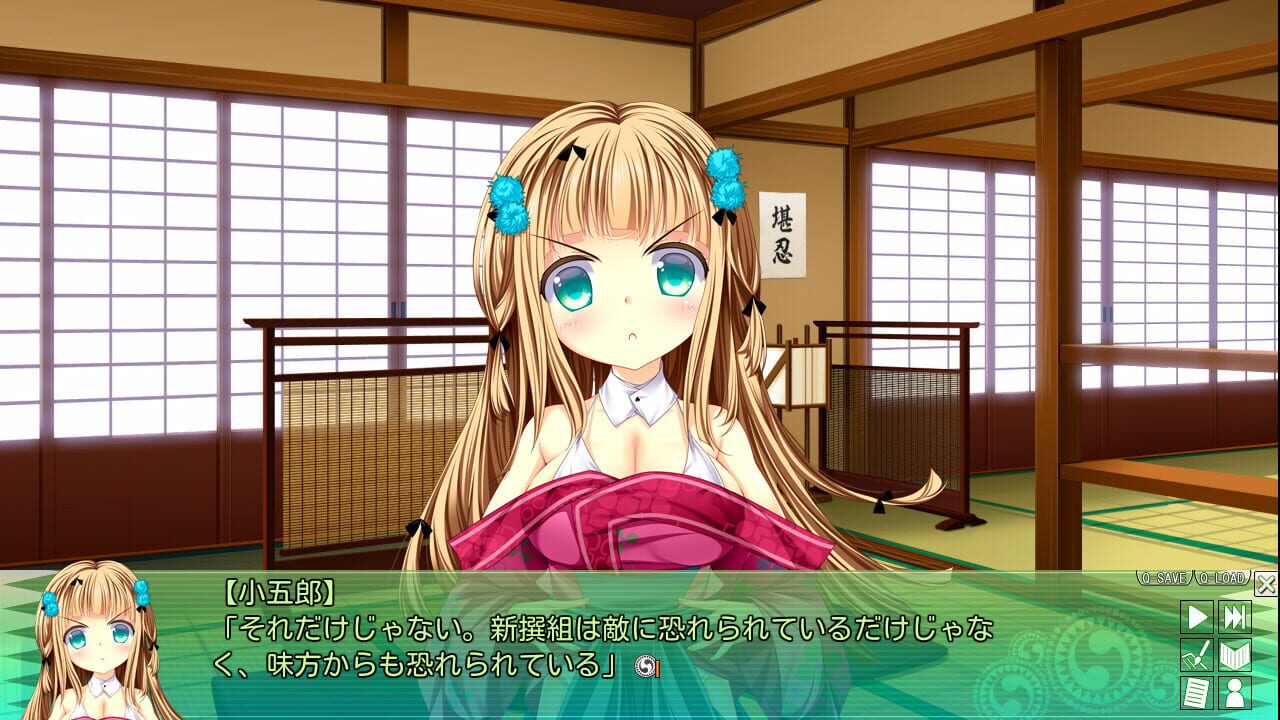1280x720 pixels.
Task: Enable auto-play mode with the play icon
Action: click(x=1196, y=616)
